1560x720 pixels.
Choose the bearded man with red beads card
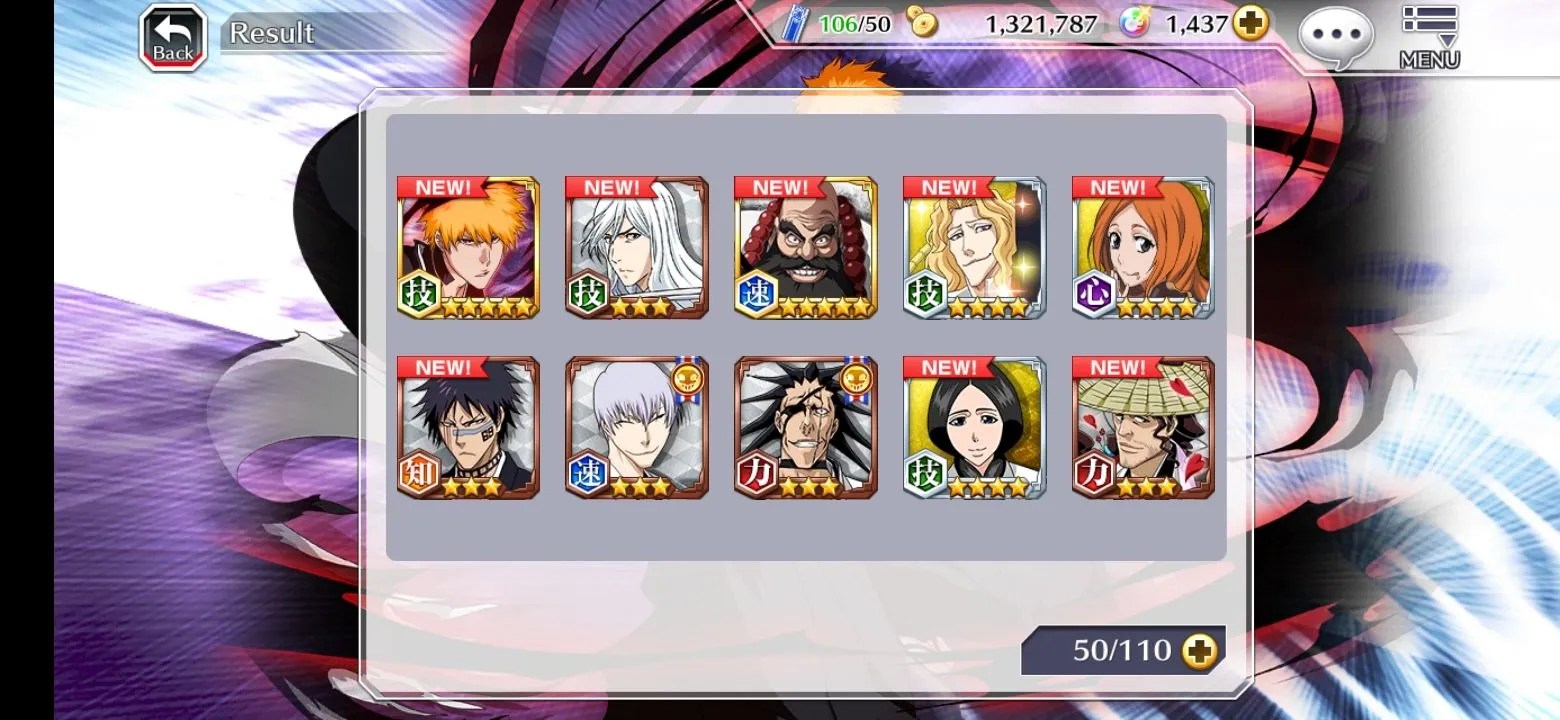(x=806, y=248)
